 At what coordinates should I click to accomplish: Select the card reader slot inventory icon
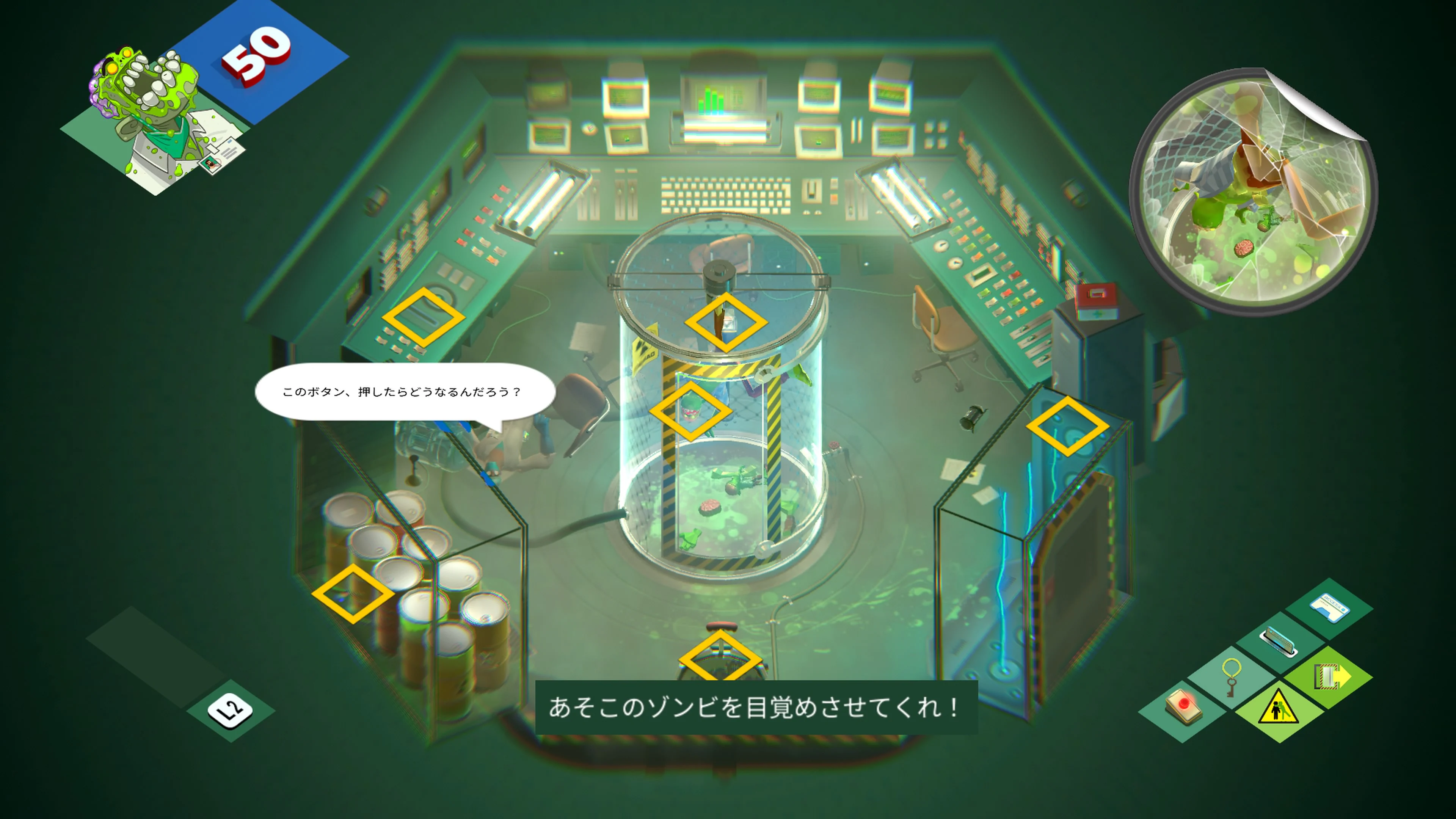point(1280,640)
